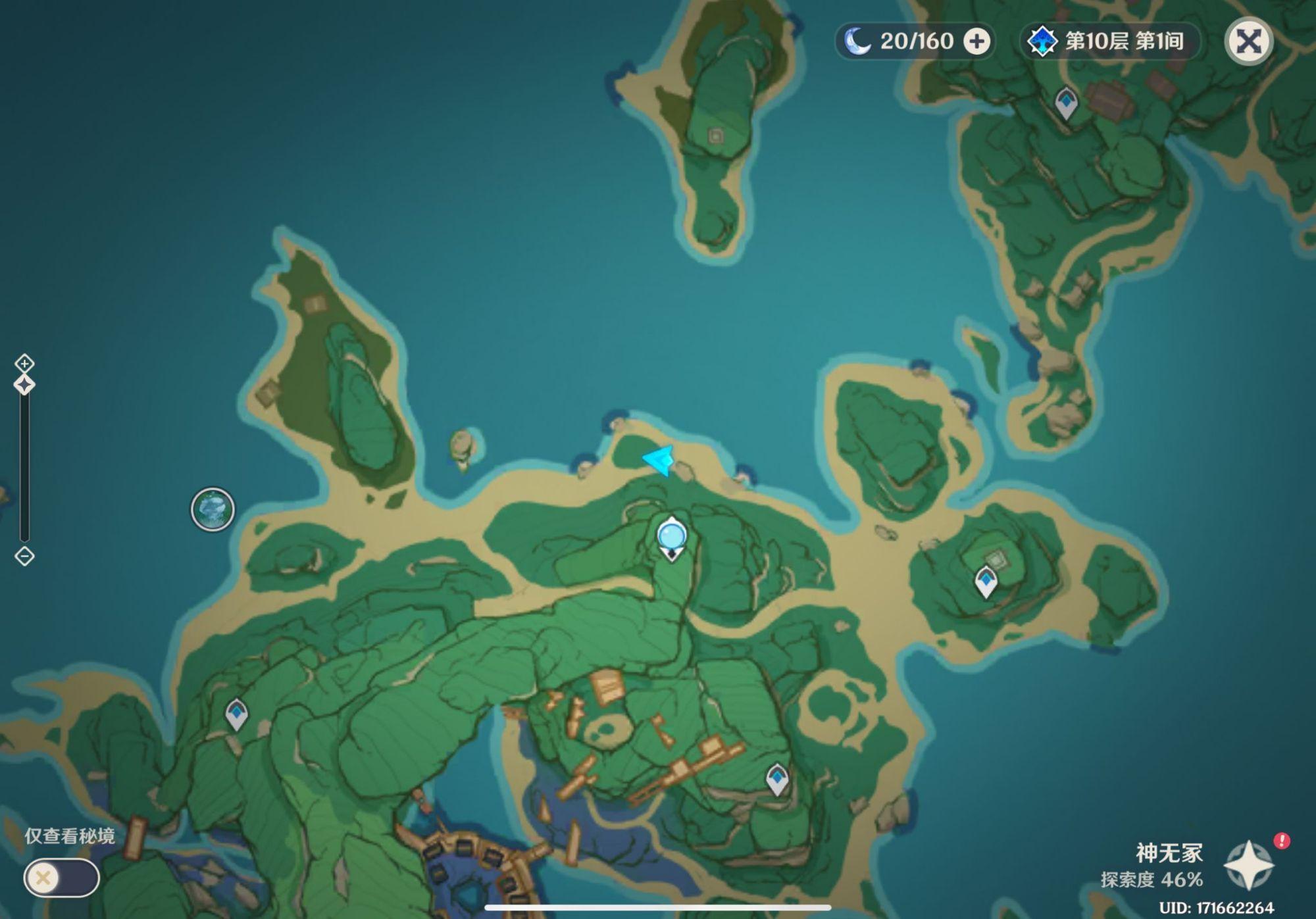
Task: Select the round boss marker in the sea
Action: 213,509
